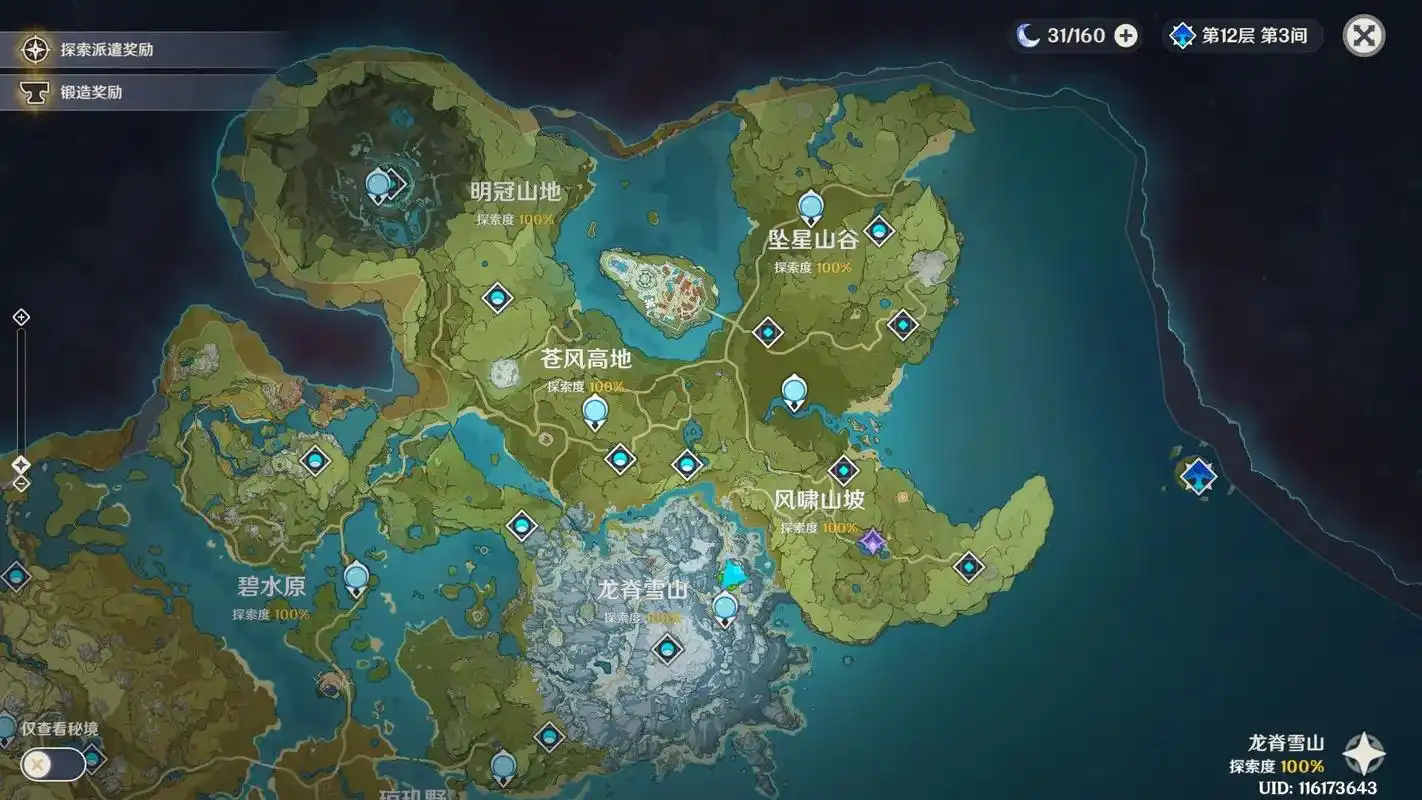
Task: Close the map screen
Action: [x=1363, y=36]
